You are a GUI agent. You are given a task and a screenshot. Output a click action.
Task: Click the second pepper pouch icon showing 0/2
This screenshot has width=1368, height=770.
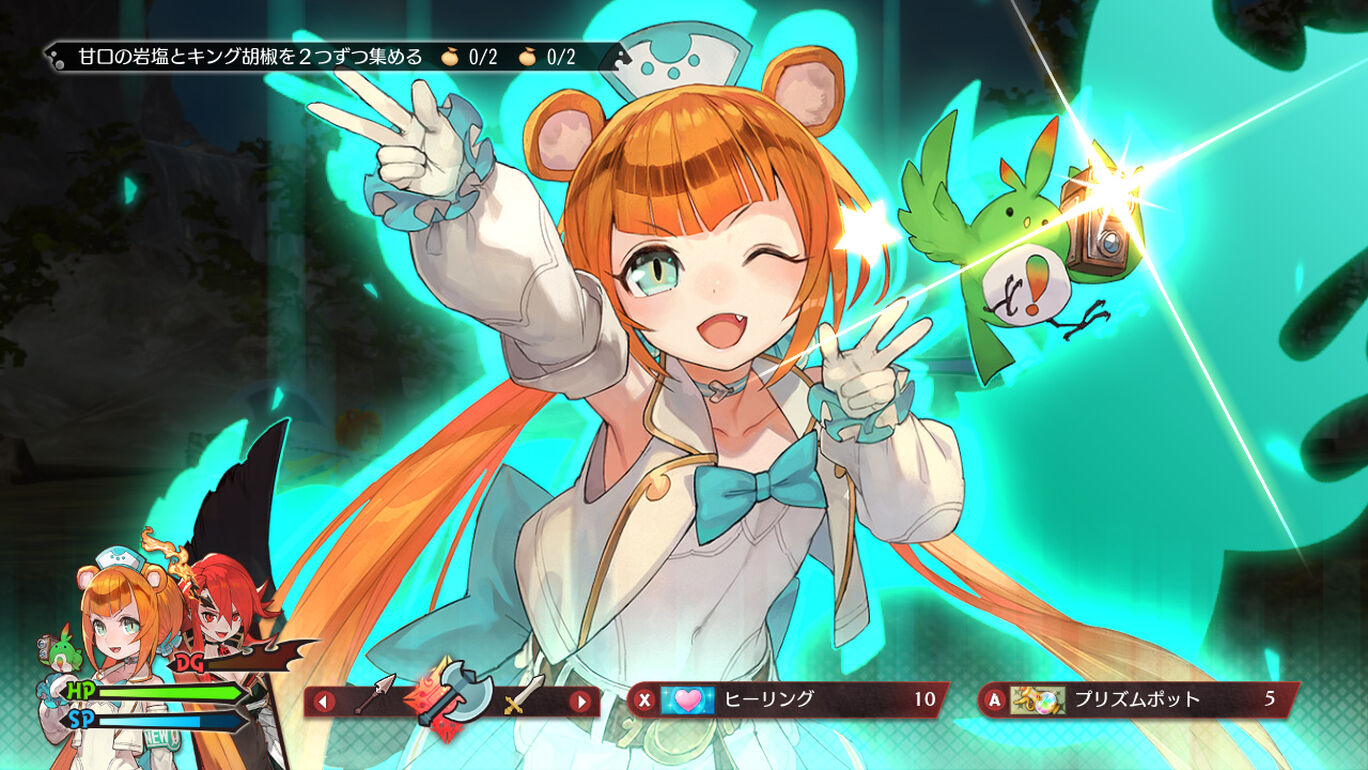pos(526,58)
